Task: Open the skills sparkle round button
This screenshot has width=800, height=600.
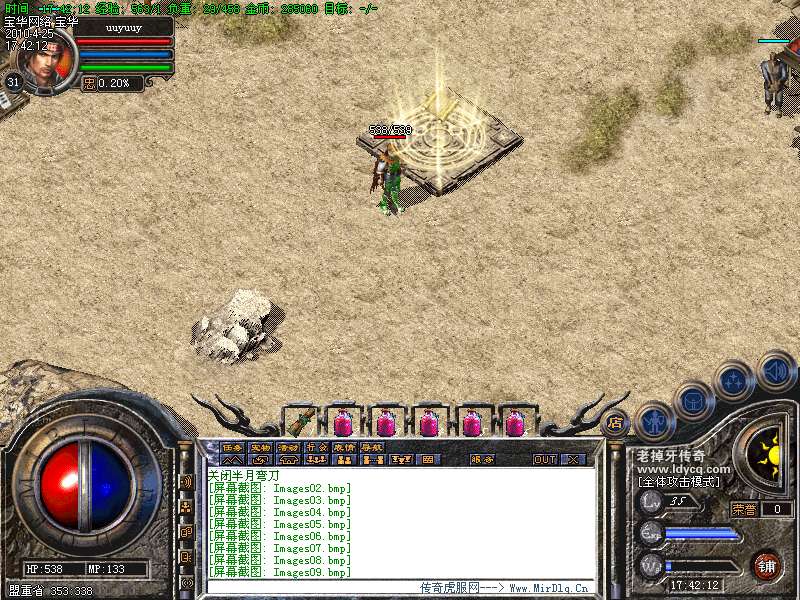Action: pos(735,381)
